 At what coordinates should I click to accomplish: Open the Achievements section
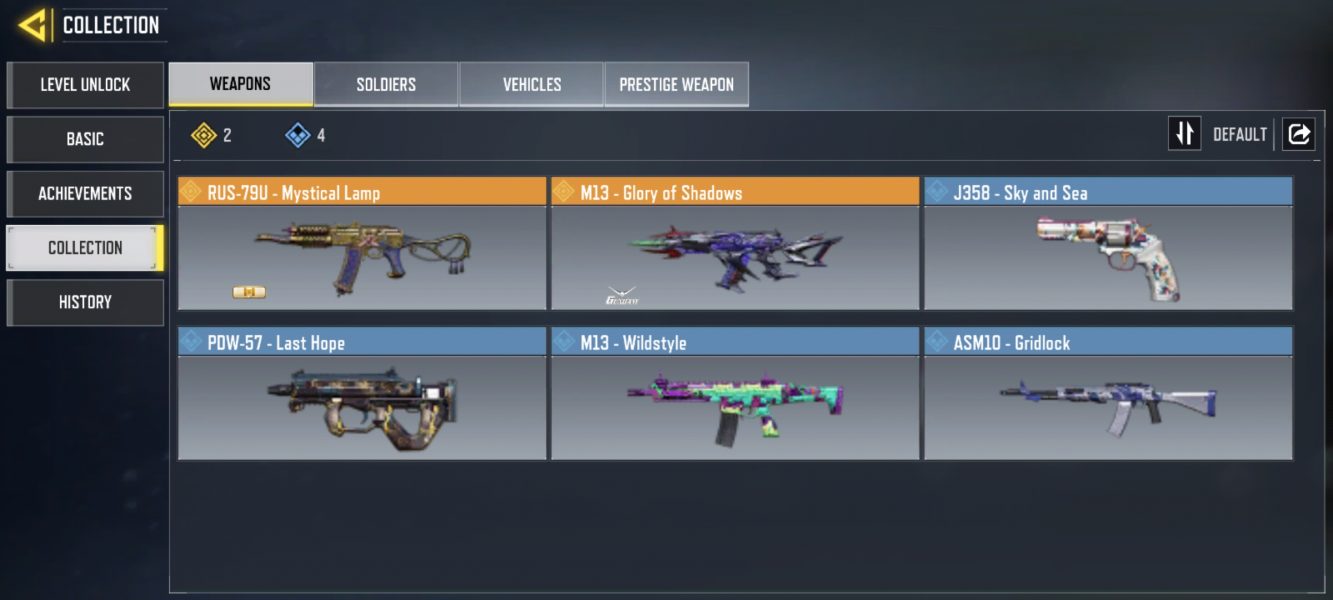[x=85, y=193]
